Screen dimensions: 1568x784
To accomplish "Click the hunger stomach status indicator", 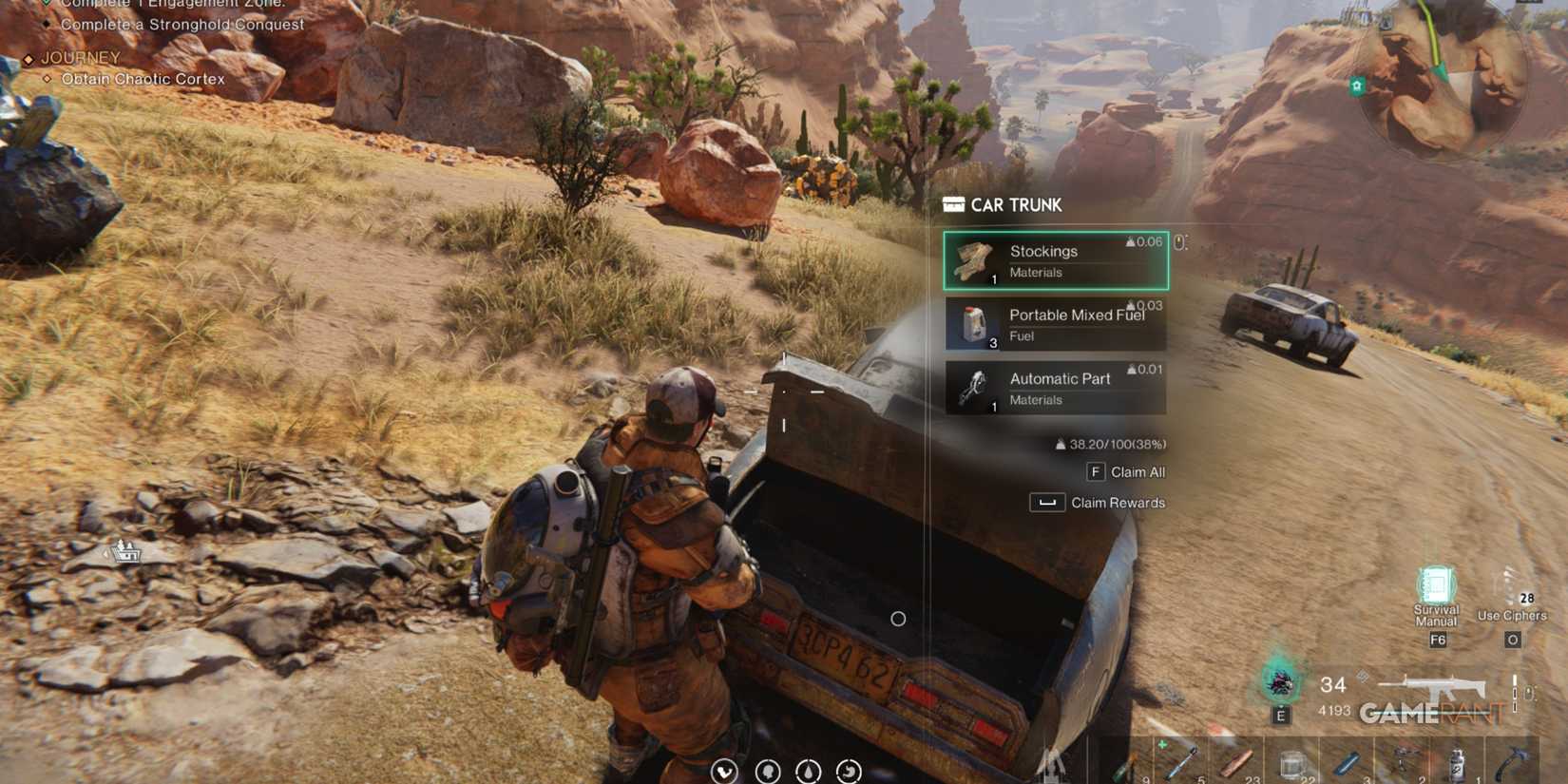I will pos(849,771).
